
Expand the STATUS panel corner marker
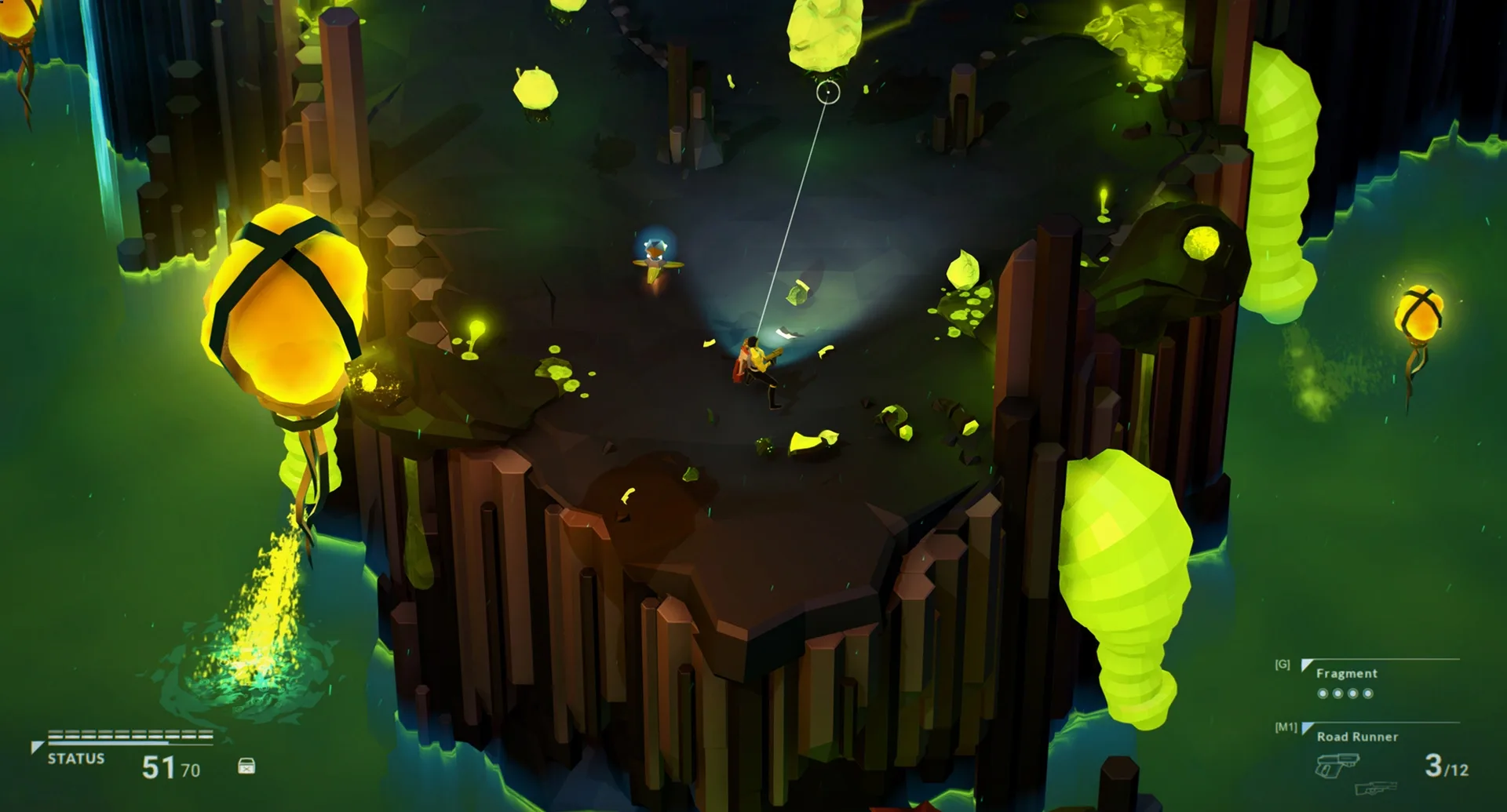click(x=37, y=747)
